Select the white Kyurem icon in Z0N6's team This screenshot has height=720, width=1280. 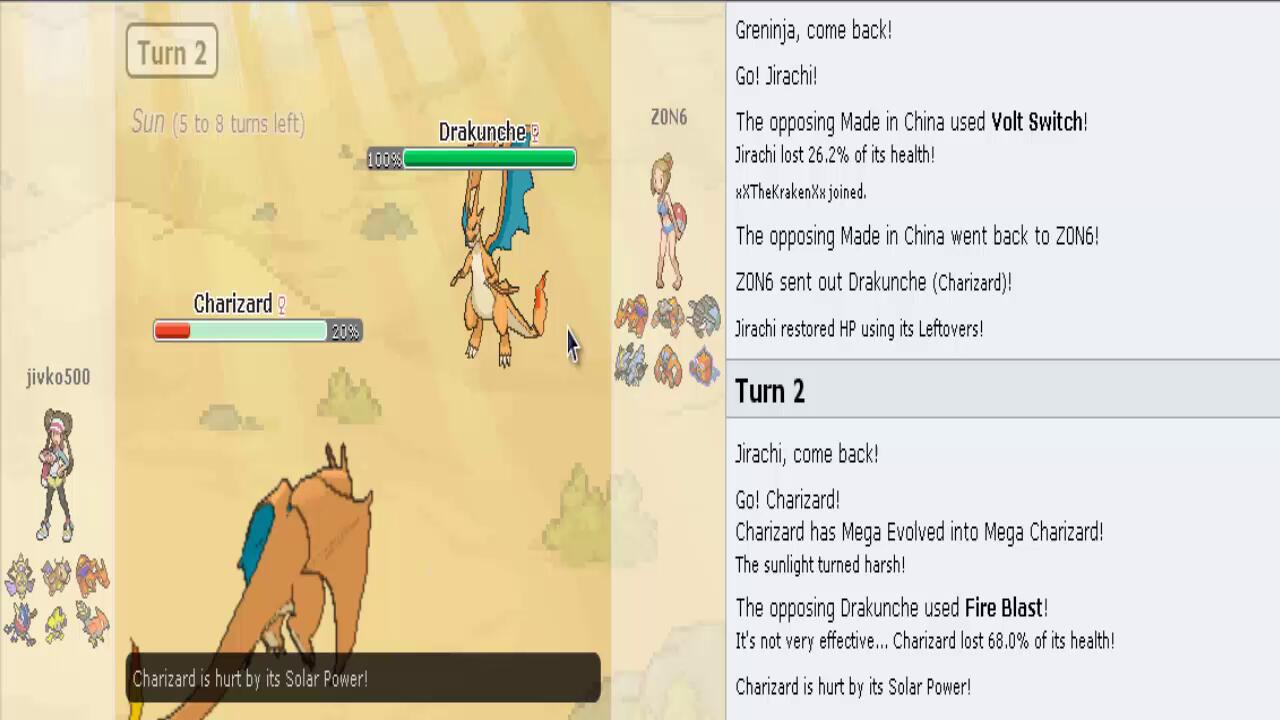coord(632,364)
